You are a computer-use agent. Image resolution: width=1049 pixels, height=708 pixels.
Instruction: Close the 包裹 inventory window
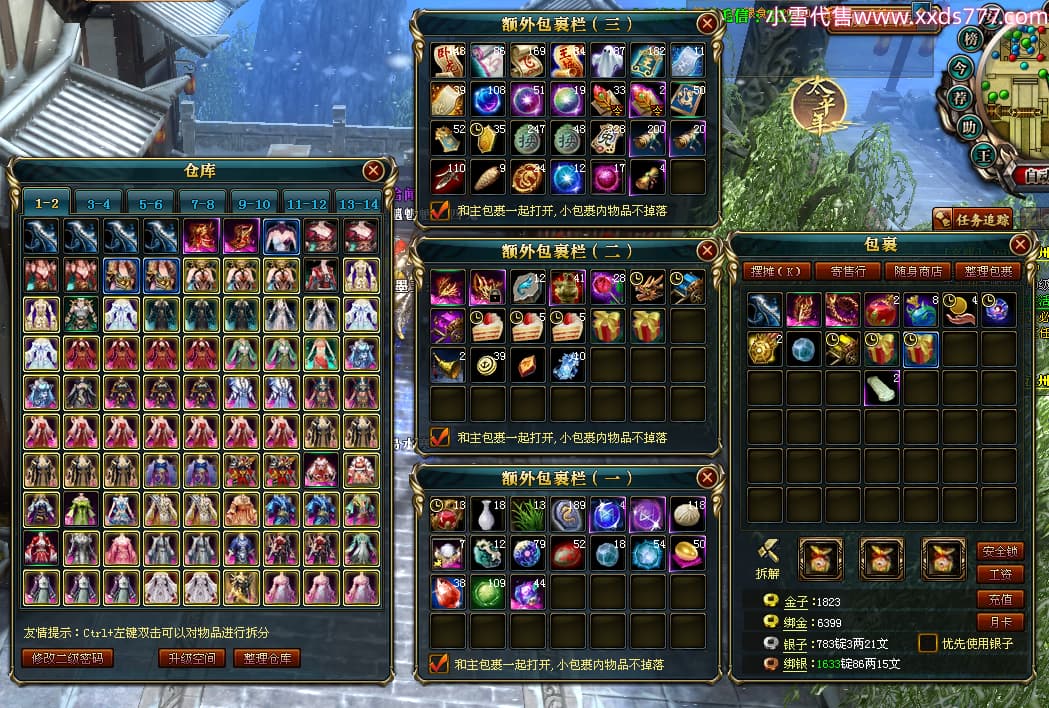pos(1020,244)
